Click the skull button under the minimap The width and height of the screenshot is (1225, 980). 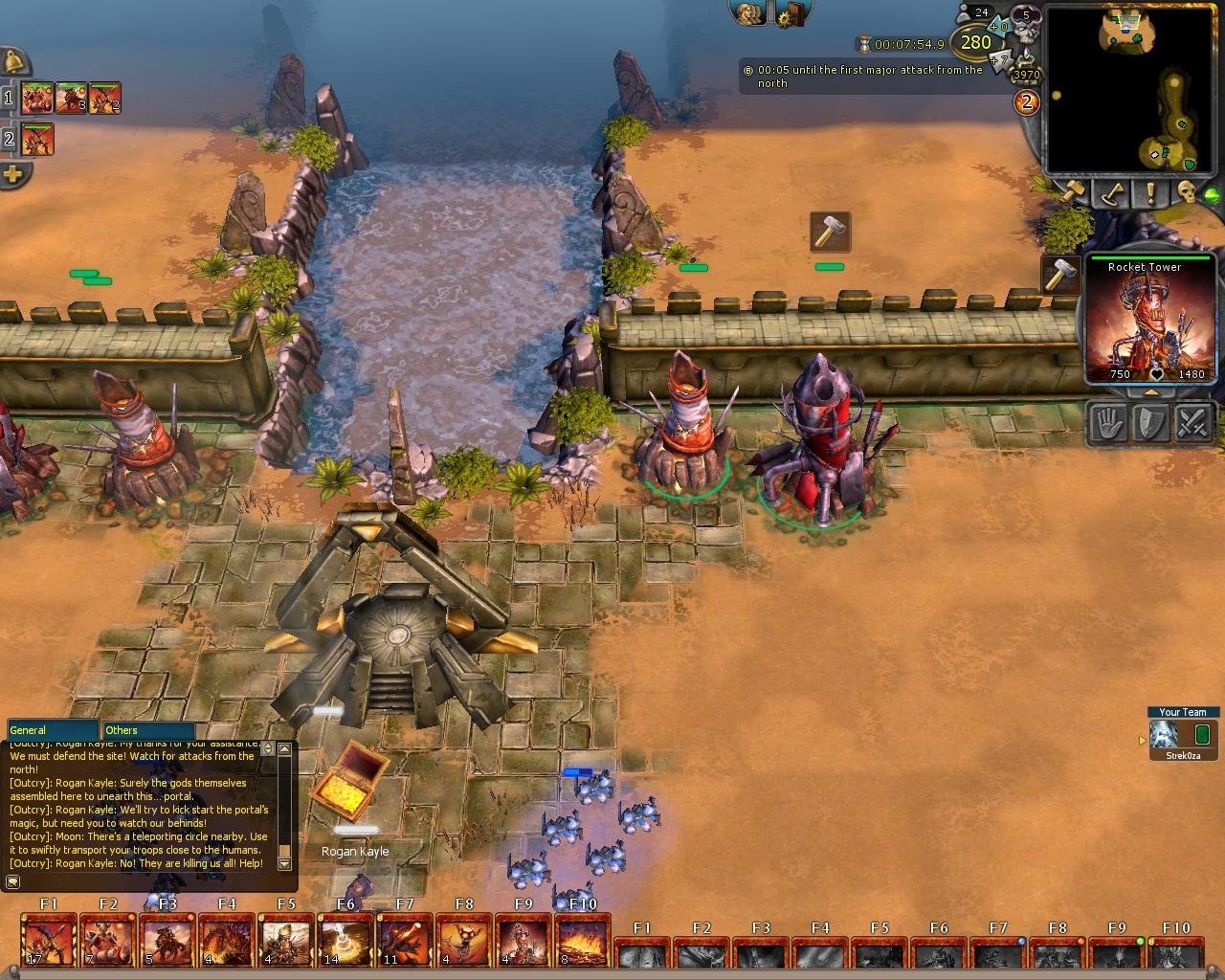tap(1188, 191)
